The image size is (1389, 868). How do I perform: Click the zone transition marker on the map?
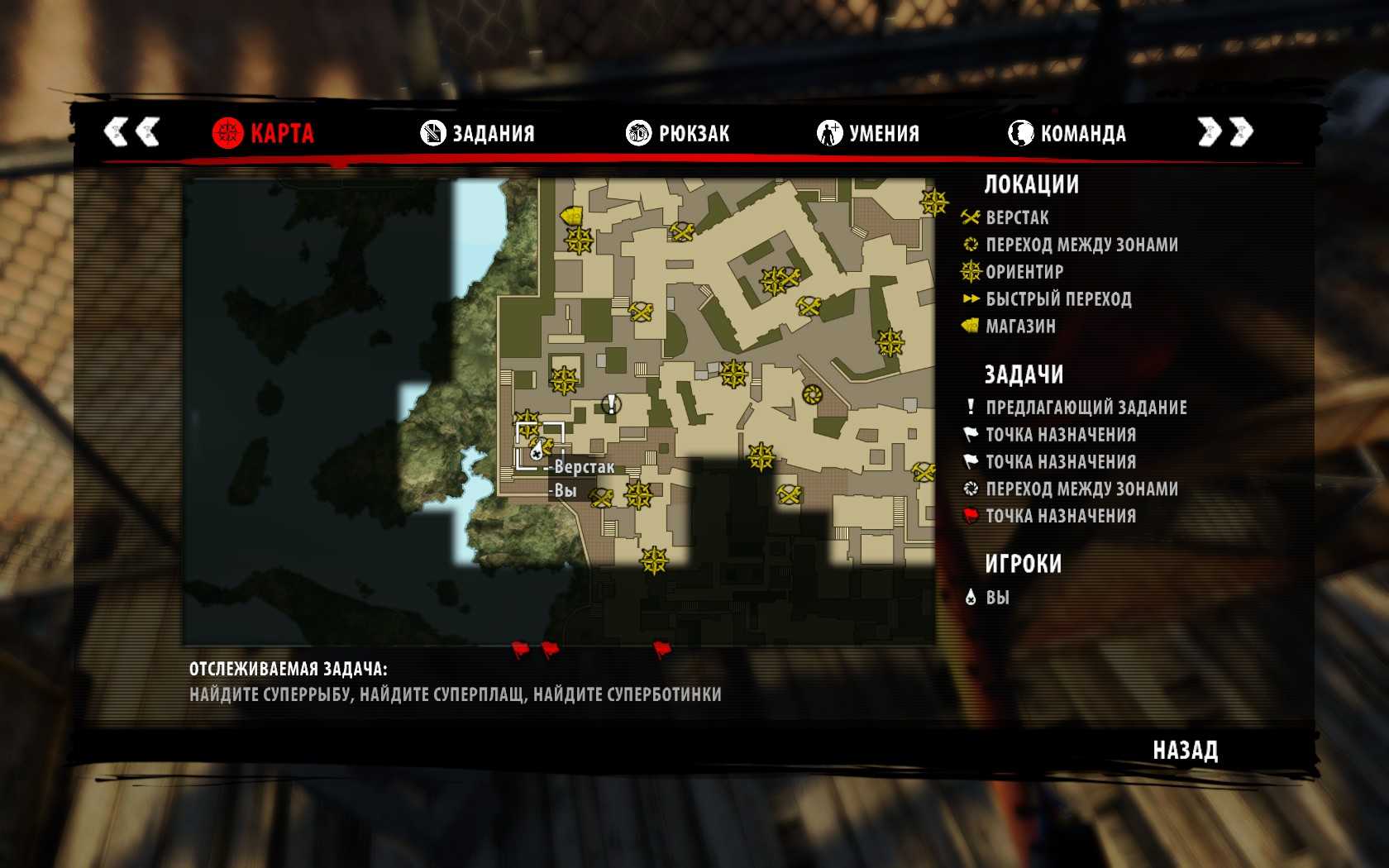(812, 394)
